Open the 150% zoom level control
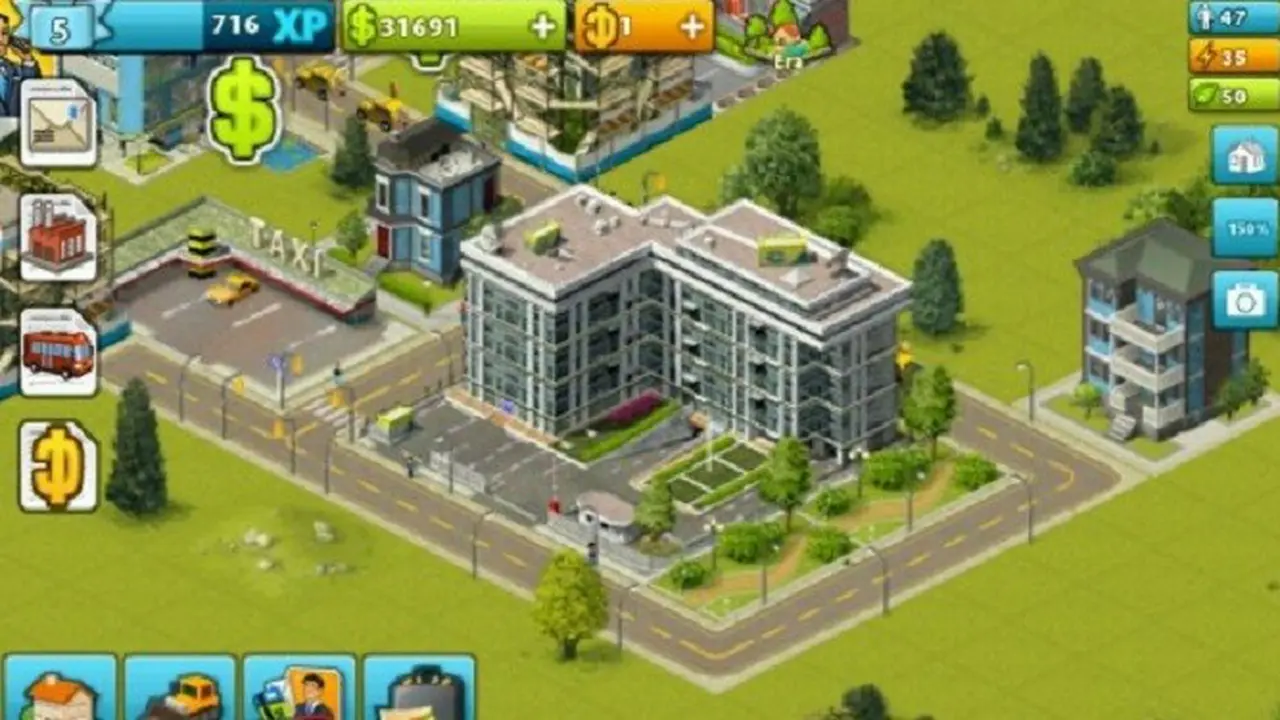This screenshot has height=720, width=1280. pos(1243,228)
